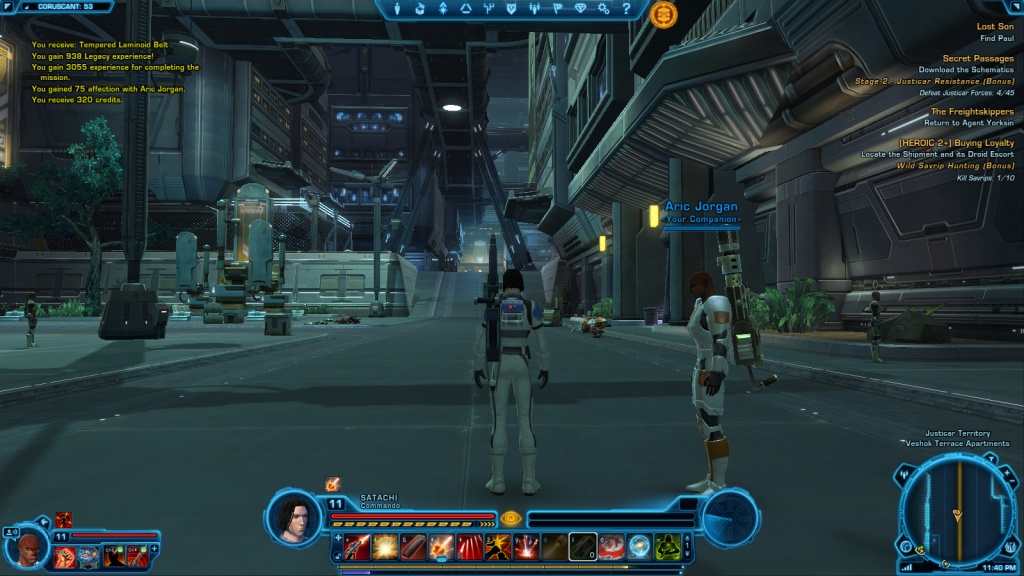Viewport: 1024px width, 576px height.
Task: Select the Secret Passages mission in tracker
Action: point(977,58)
